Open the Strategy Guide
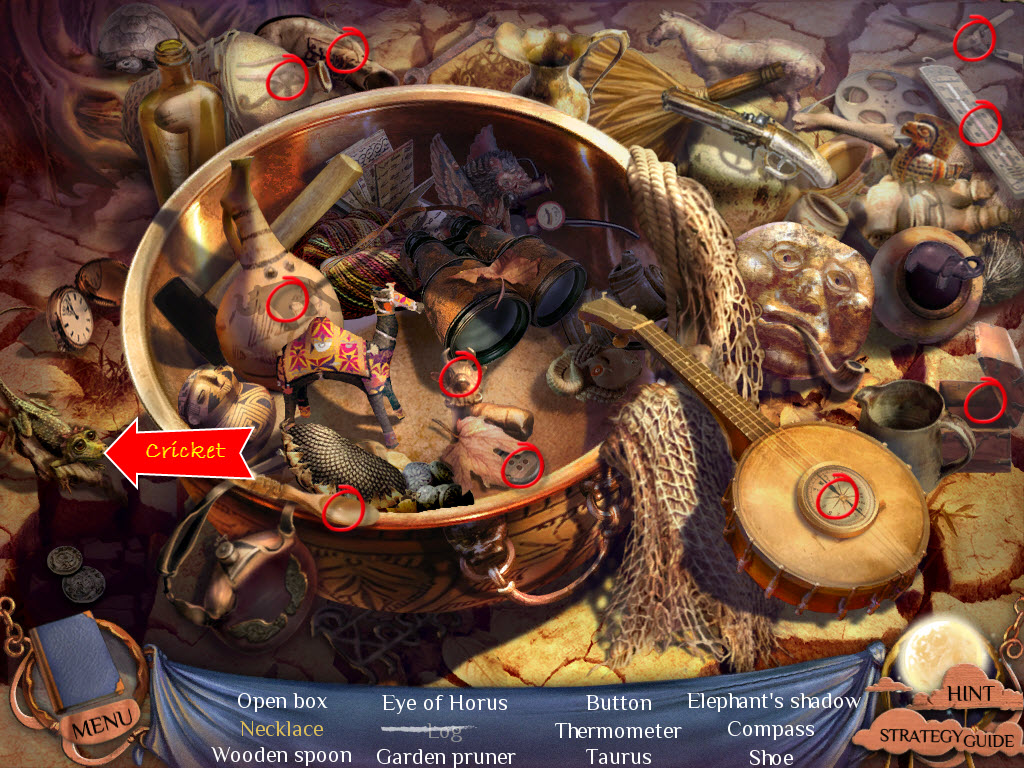Image resolution: width=1024 pixels, height=768 pixels. point(946,738)
